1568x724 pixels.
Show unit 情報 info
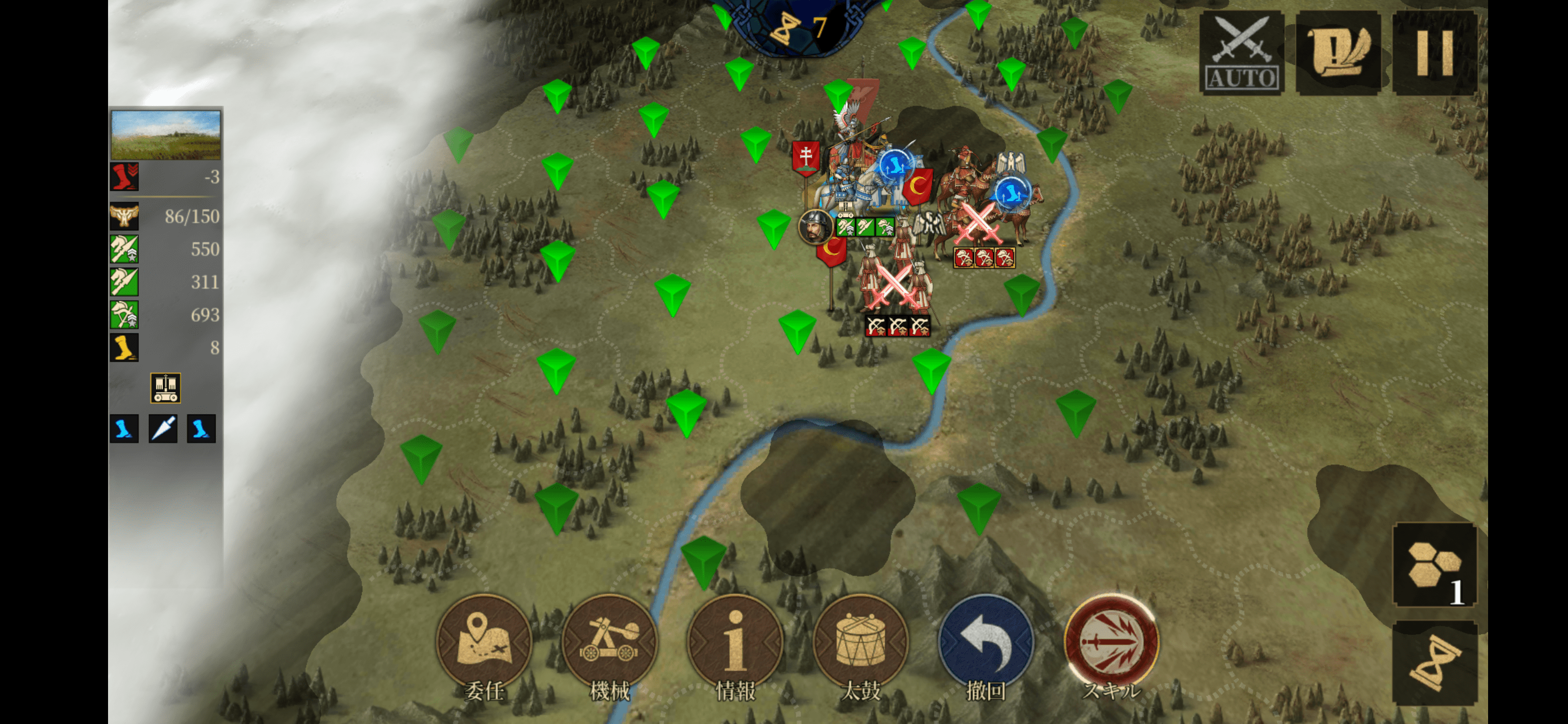735,643
